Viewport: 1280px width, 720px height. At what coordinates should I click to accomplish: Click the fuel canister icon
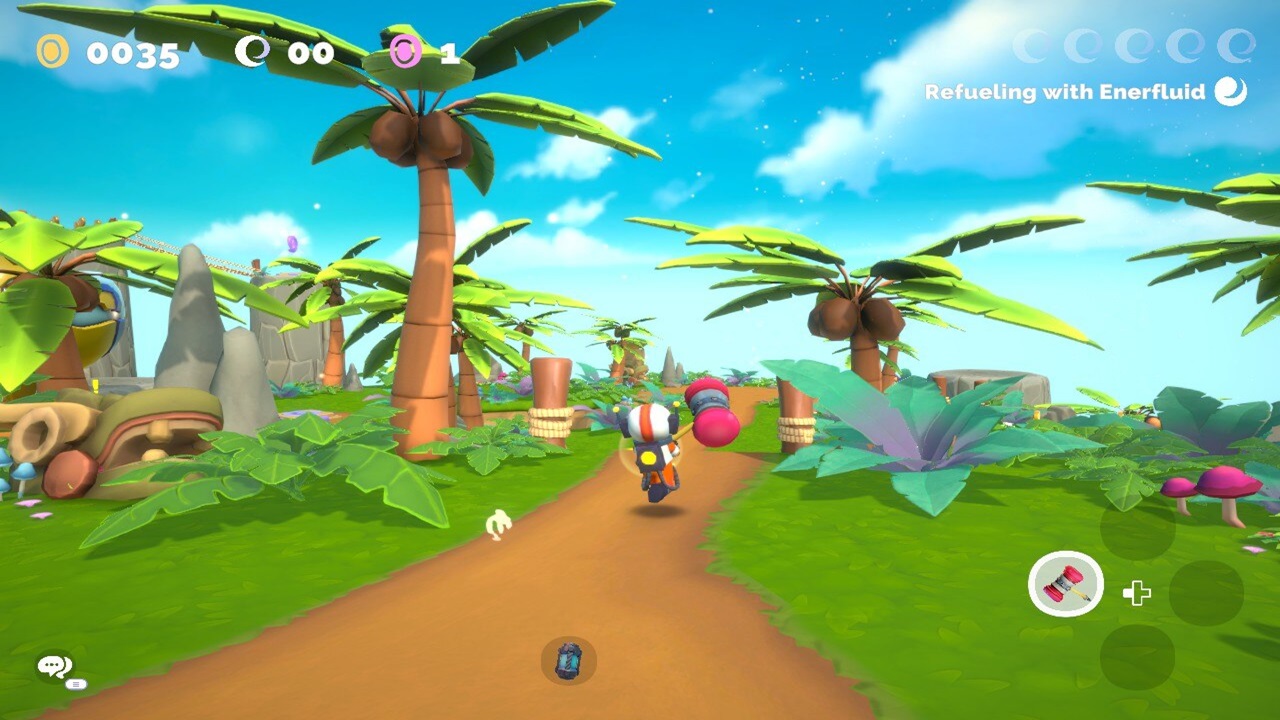(569, 661)
